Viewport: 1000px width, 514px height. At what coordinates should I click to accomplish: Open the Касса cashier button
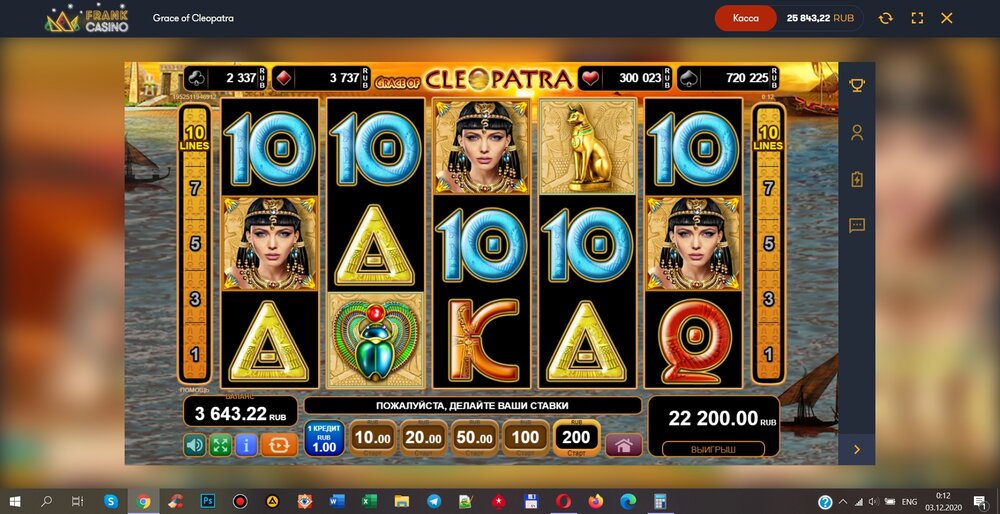(x=746, y=18)
